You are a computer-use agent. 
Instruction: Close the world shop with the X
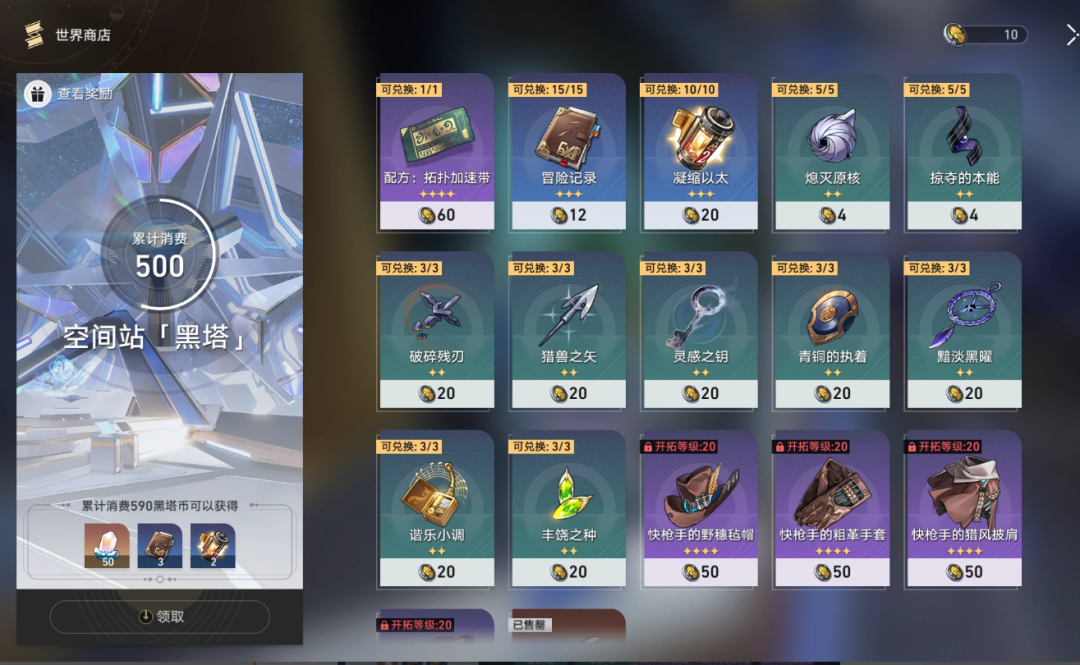(x=1071, y=35)
